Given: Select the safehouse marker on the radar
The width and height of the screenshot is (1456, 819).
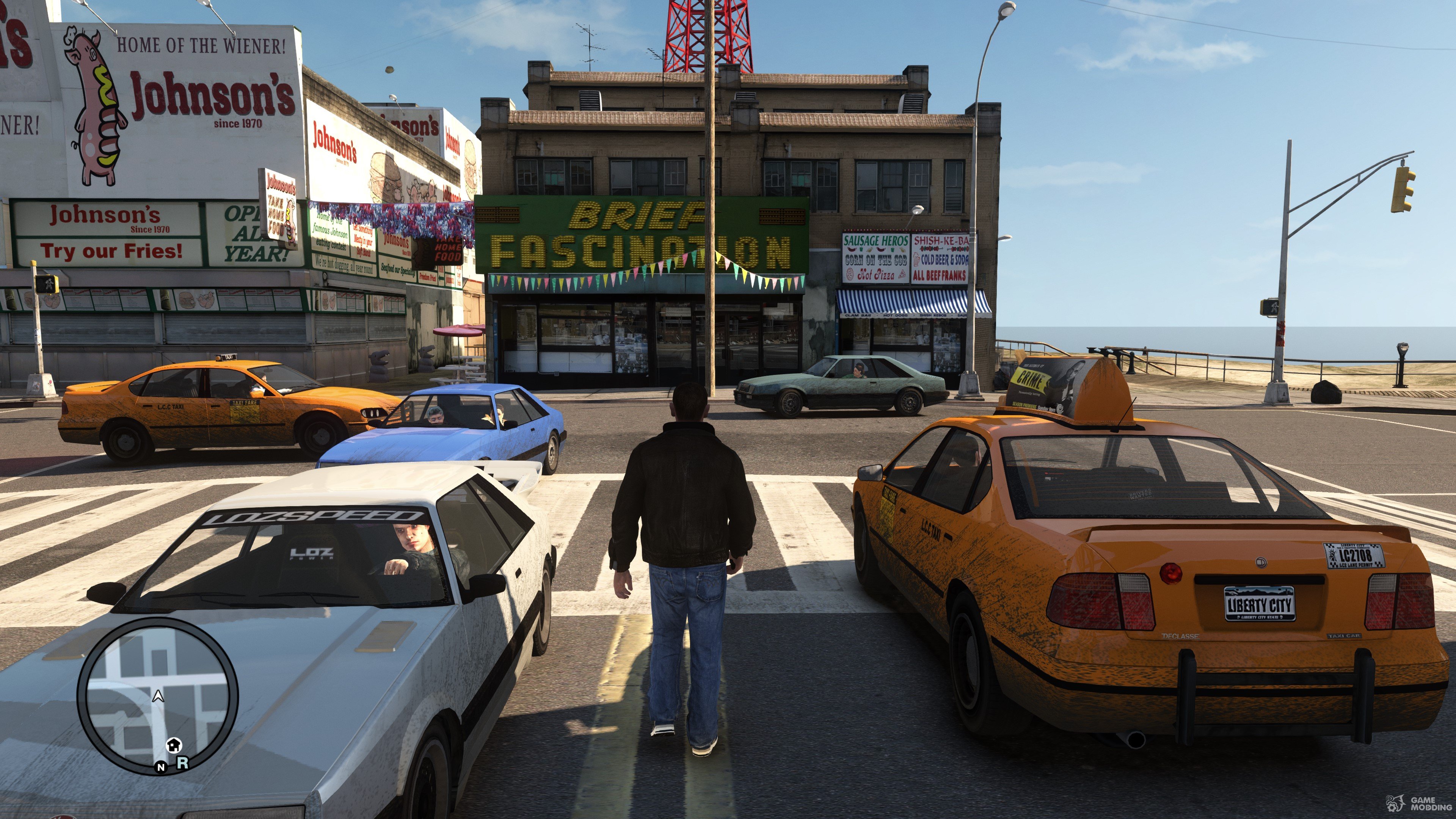Looking at the screenshot, I should click(x=174, y=745).
